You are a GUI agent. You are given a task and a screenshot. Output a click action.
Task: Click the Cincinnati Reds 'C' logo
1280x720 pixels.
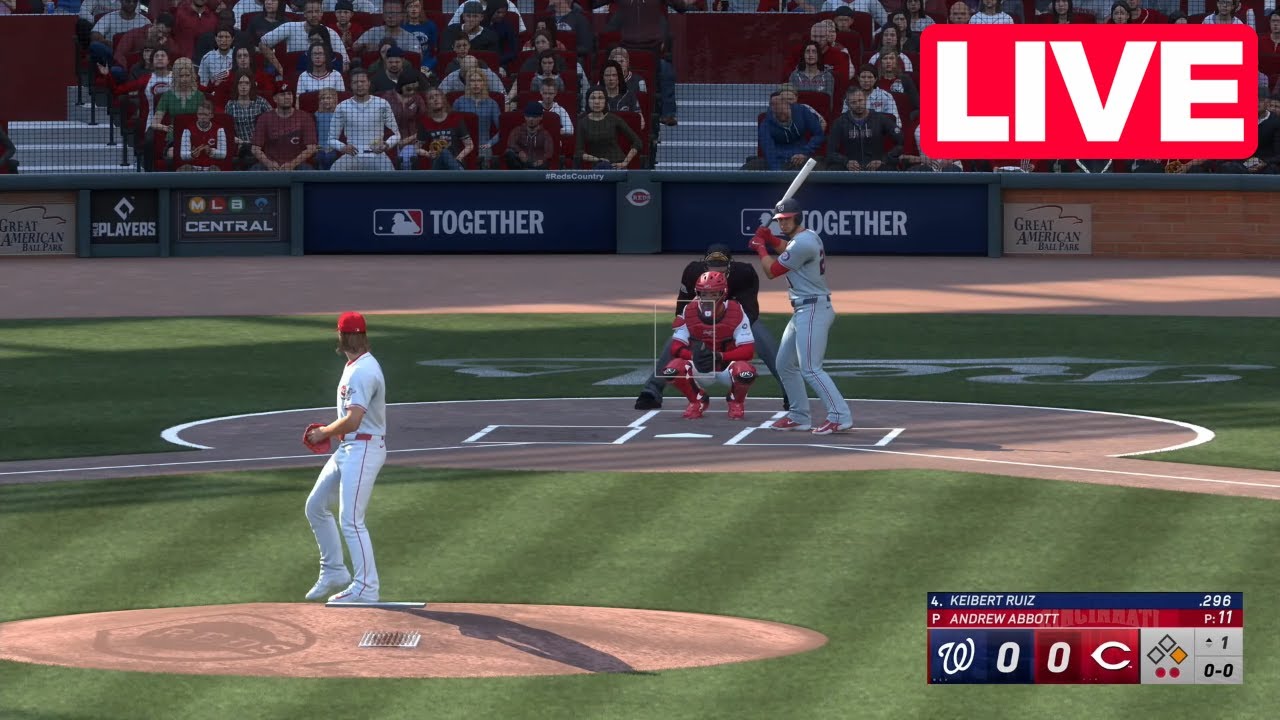[x=1111, y=657]
